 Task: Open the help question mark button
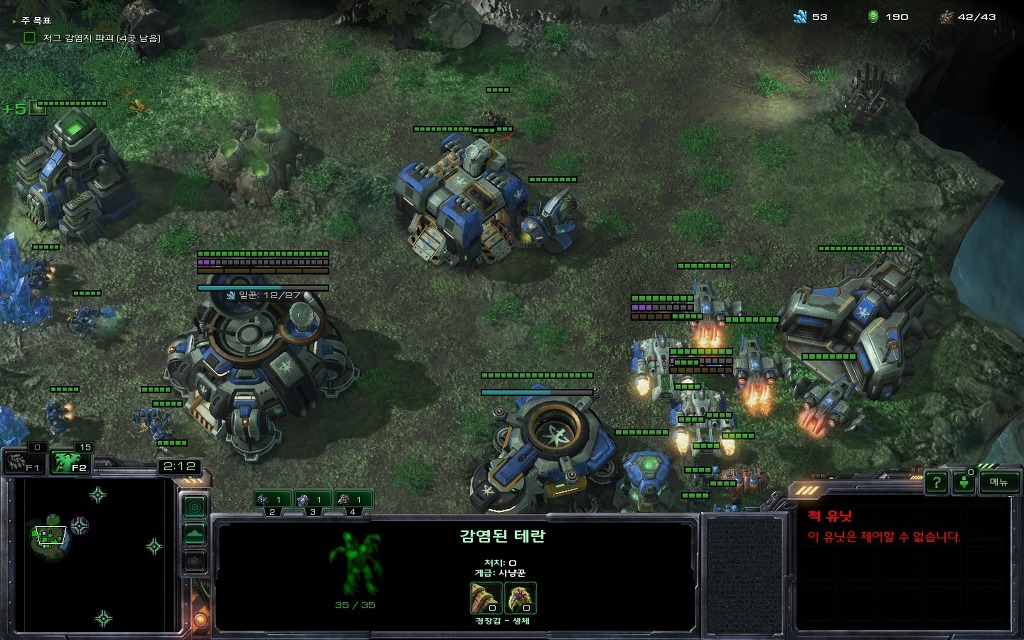click(935, 482)
